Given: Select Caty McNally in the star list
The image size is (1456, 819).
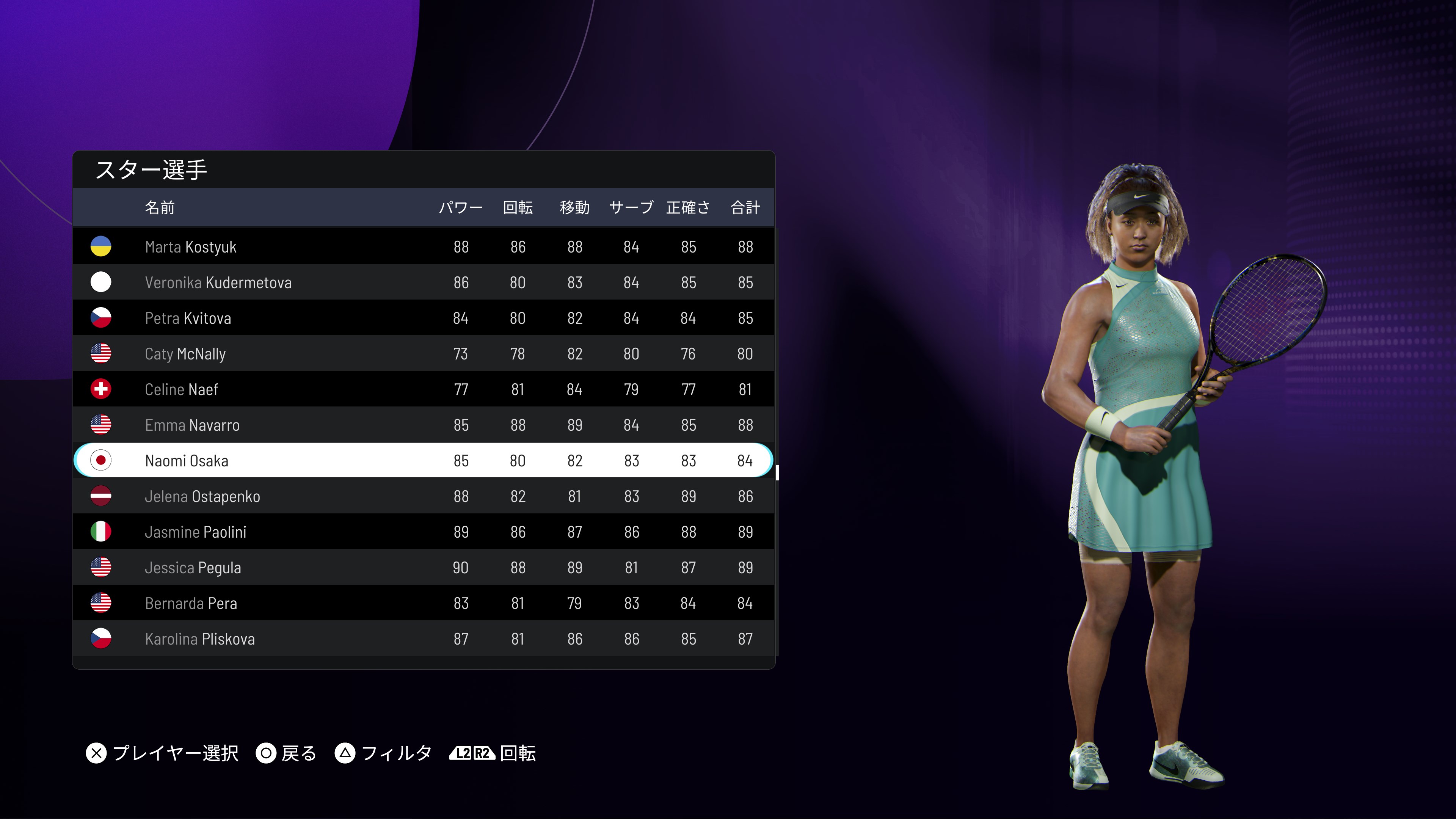Looking at the screenshot, I should pyautogui.click(x=423, y=353).
